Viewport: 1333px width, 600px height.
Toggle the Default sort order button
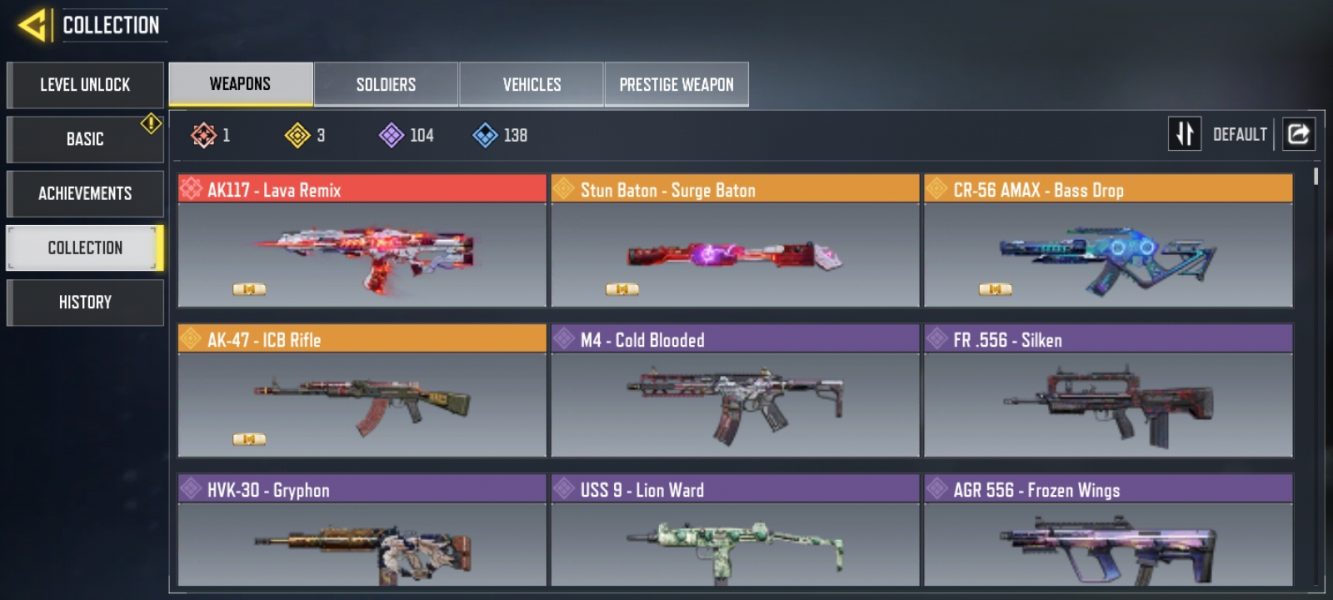[1184, 134]
